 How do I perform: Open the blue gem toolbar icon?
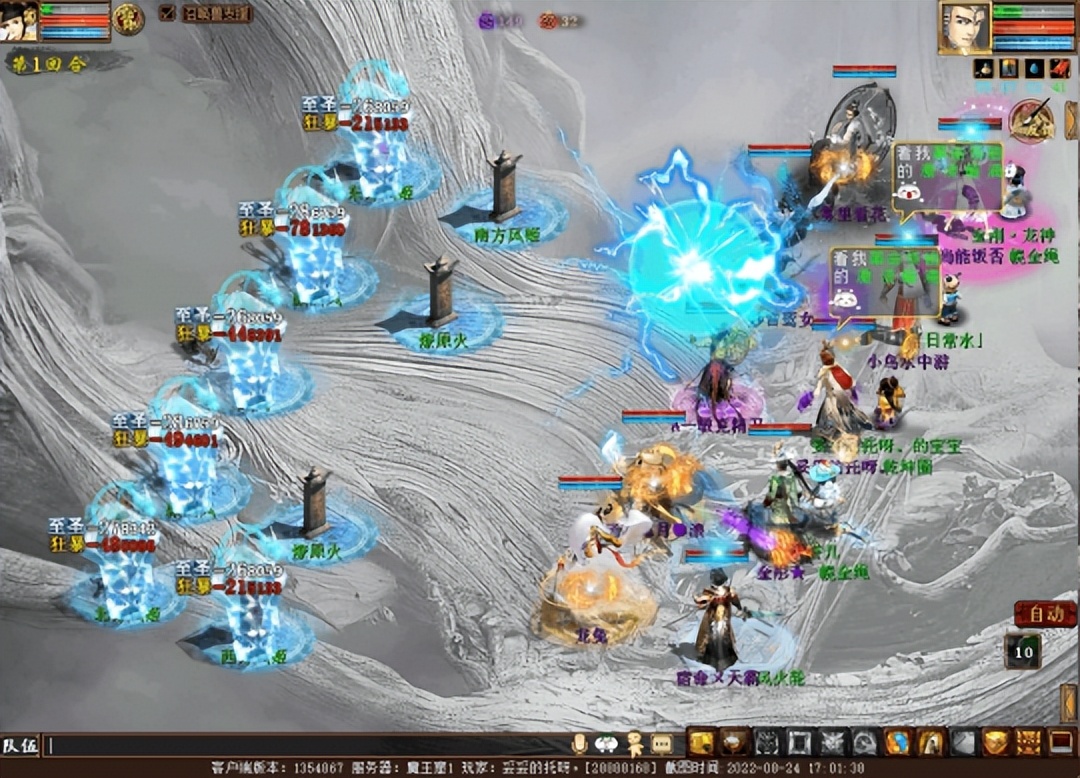click(898, 742)
